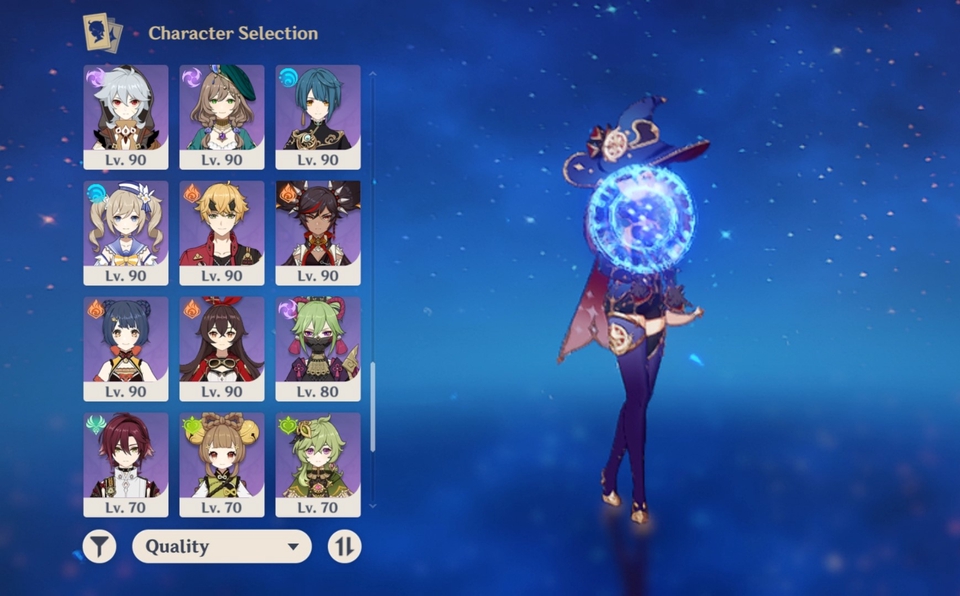Select the masked green-haired Lv. 80 character
Screen dimensions: 960x596
[x=318, y=348]
